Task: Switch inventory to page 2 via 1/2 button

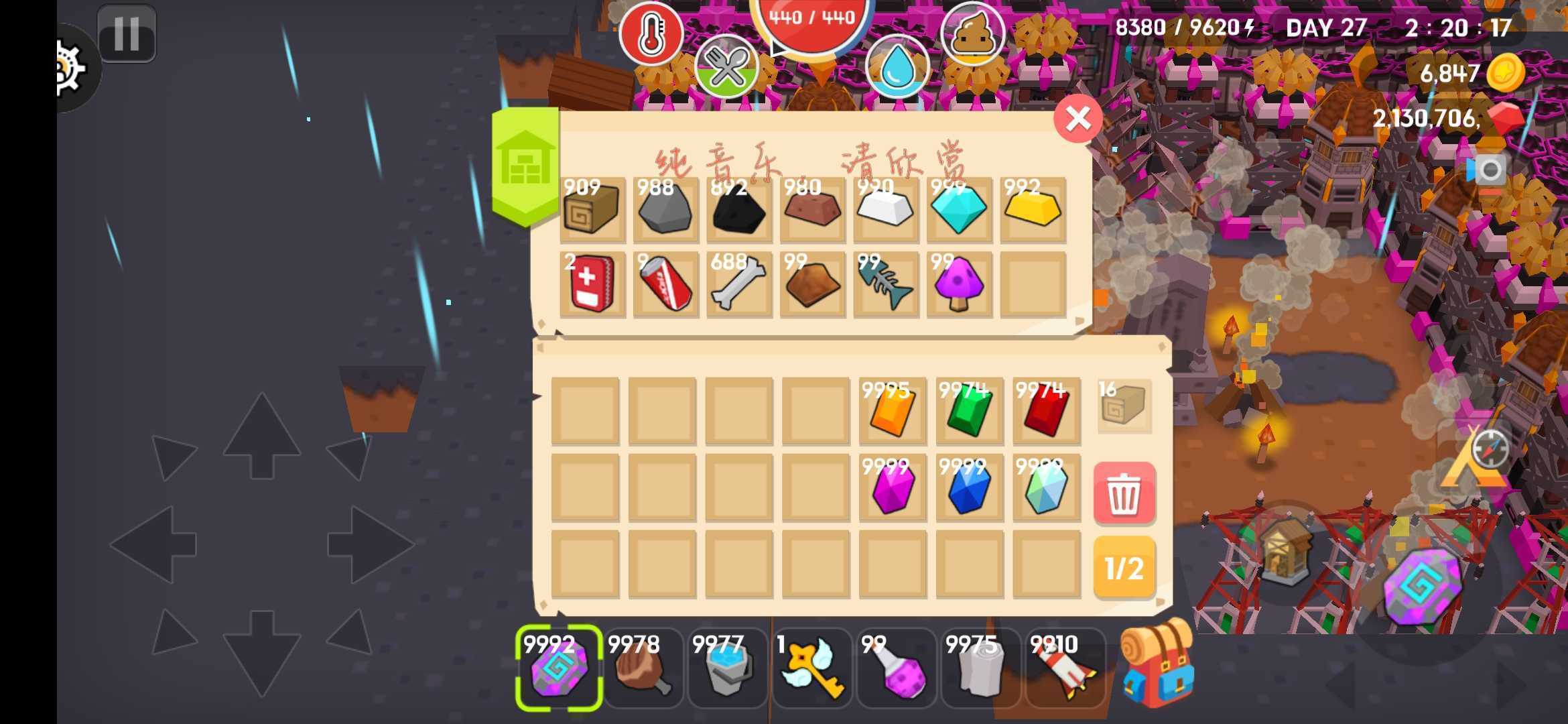Action: (1125, 569)
